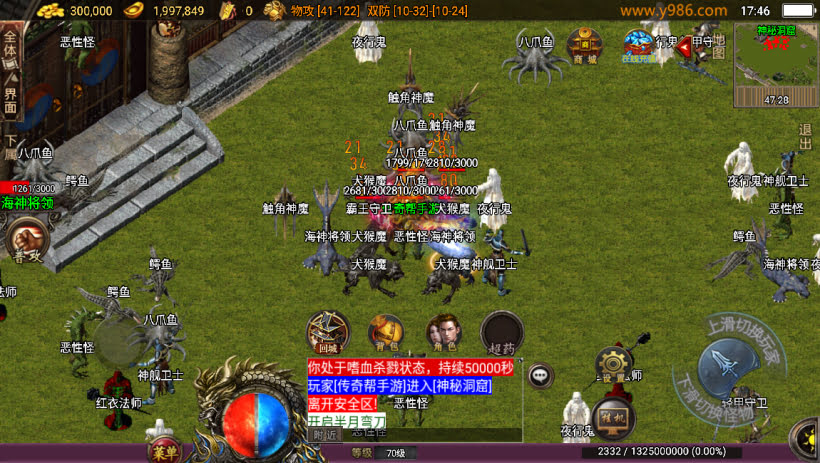Select the 全体 side tab
The height and width of the screenshot is (463, 820).
point(10,47)
